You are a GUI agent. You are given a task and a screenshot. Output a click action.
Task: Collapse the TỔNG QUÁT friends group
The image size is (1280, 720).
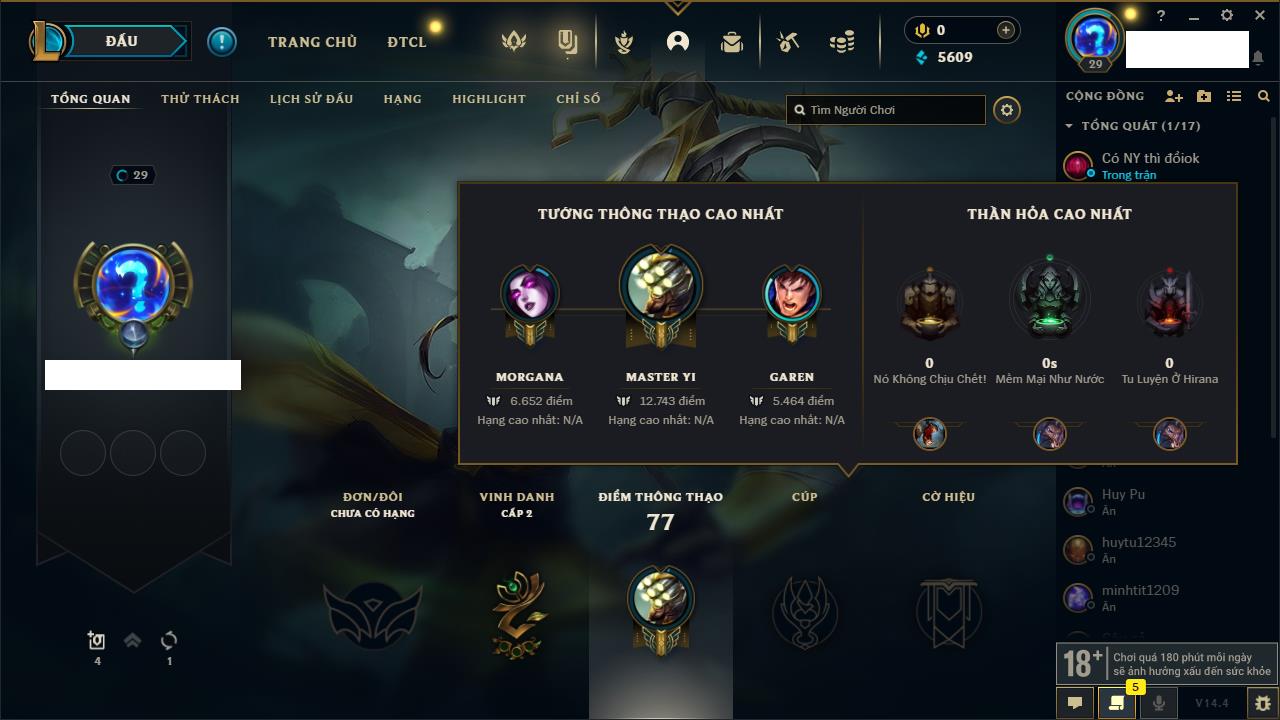1069,126
